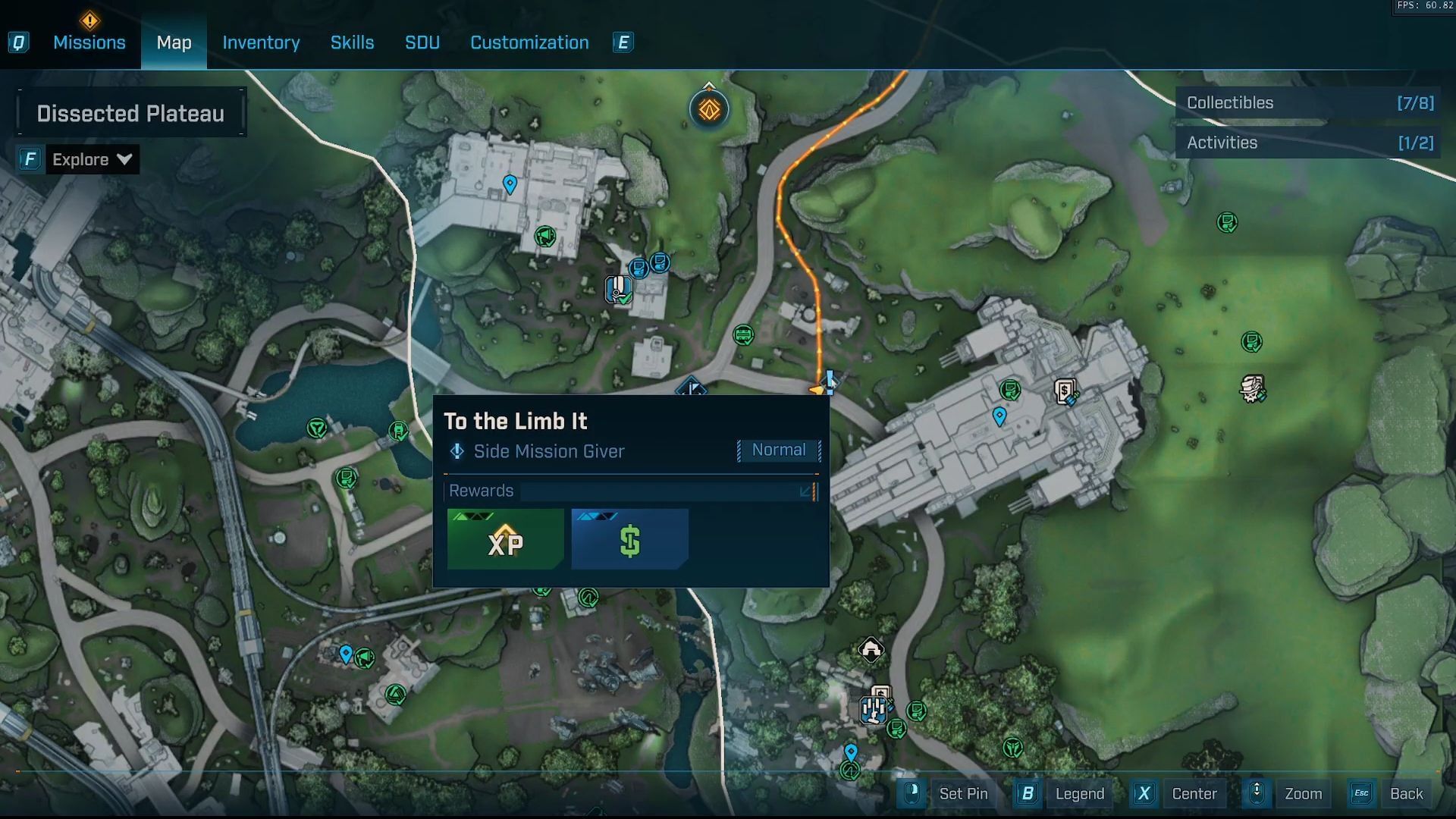This screenshot has width=1456, height=819.
Task: Center the map view
Action: (x=1194, y=794)
